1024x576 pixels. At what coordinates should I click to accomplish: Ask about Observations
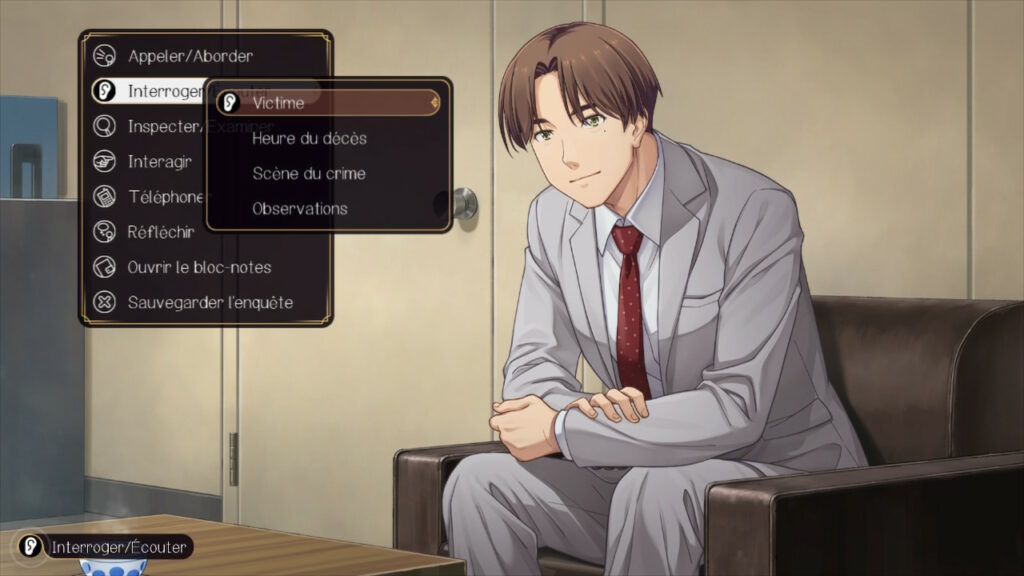pos(300,208)
